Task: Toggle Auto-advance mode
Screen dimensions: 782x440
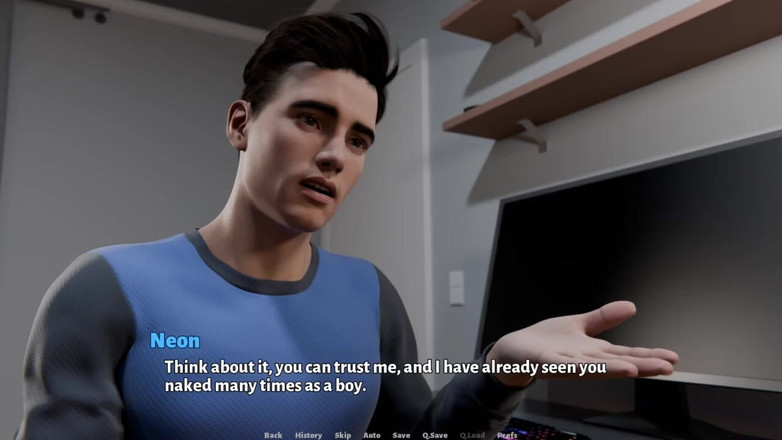Action: 371,435
